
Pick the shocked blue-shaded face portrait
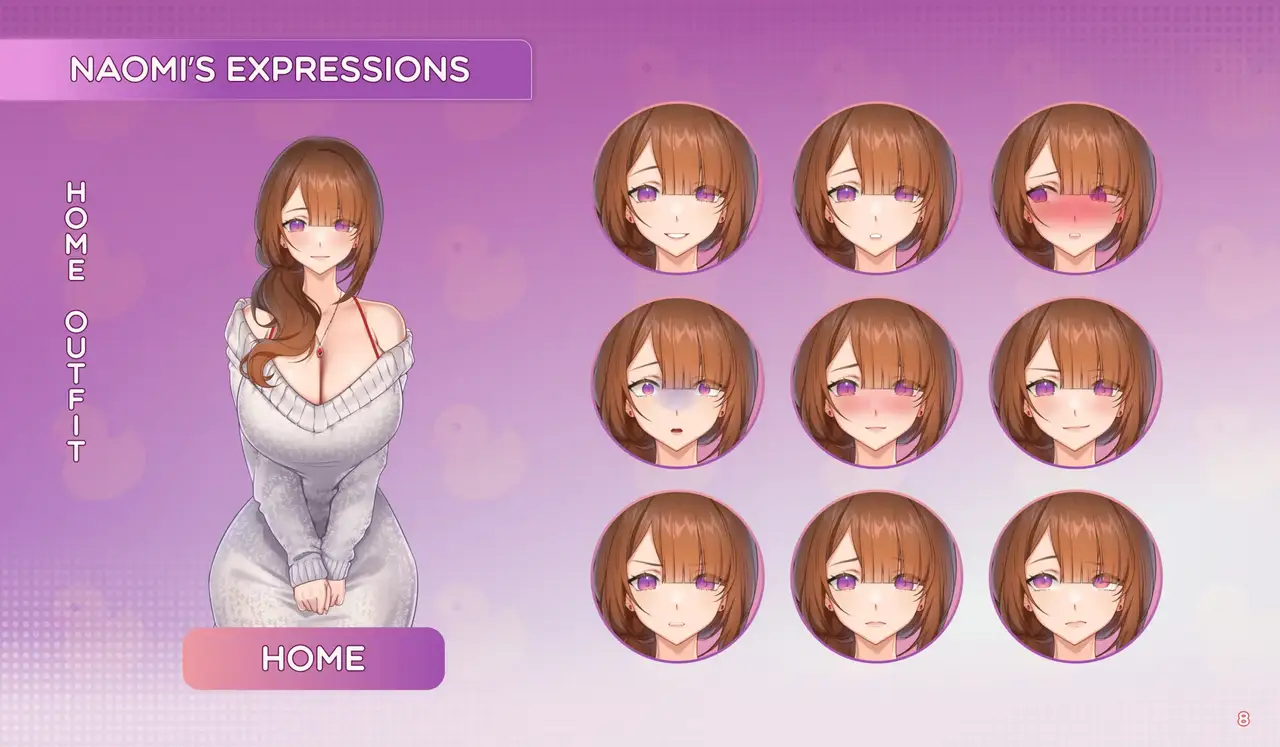point(677,382)
